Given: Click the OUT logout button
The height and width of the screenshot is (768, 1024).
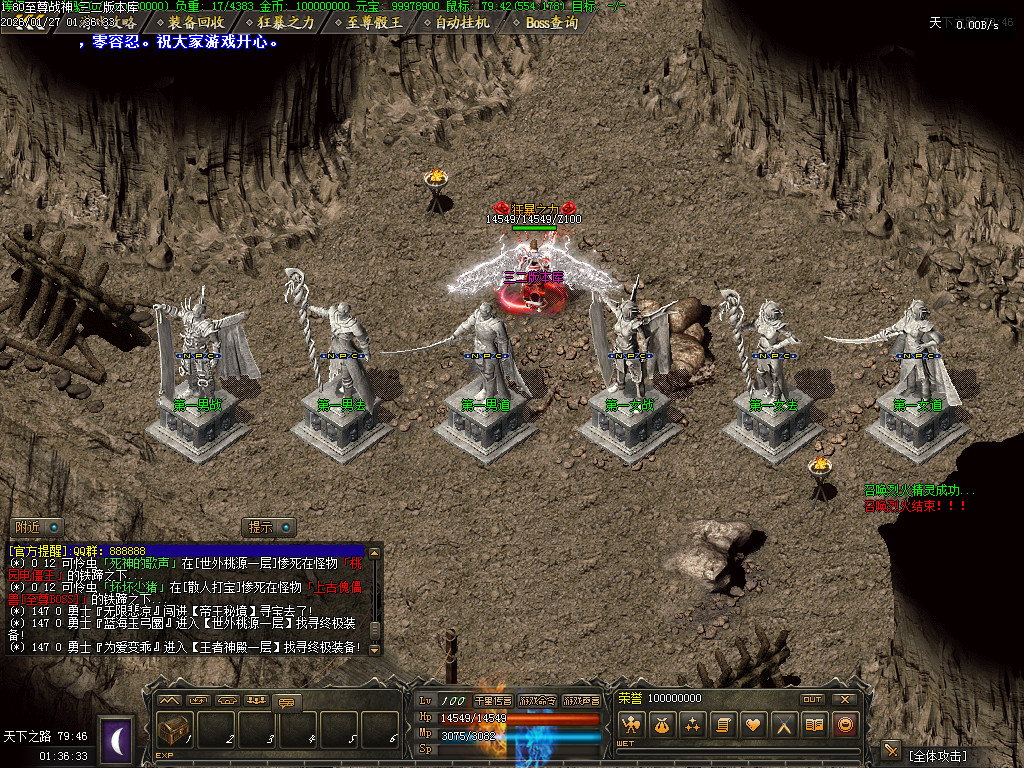Looking at the screenshot, I should 812,699.
